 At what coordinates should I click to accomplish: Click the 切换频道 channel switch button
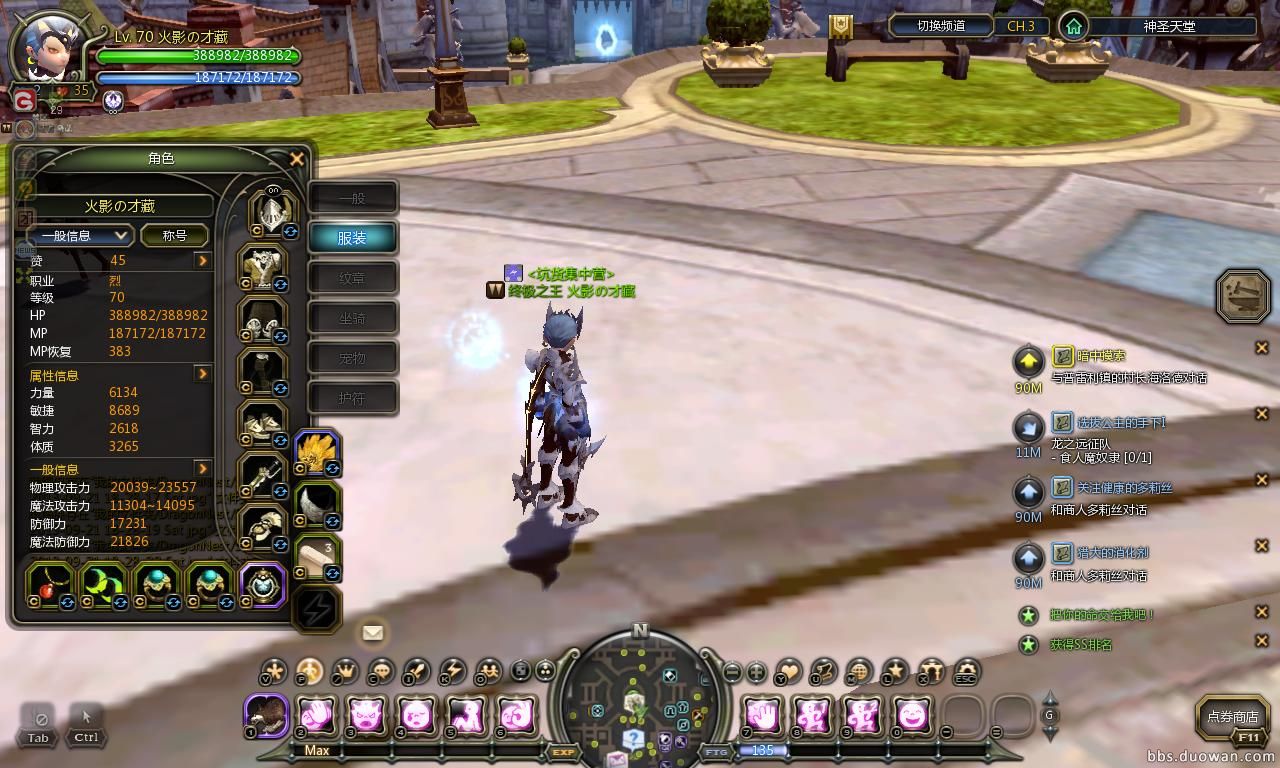pyautogui.click(x=939, y=26)
